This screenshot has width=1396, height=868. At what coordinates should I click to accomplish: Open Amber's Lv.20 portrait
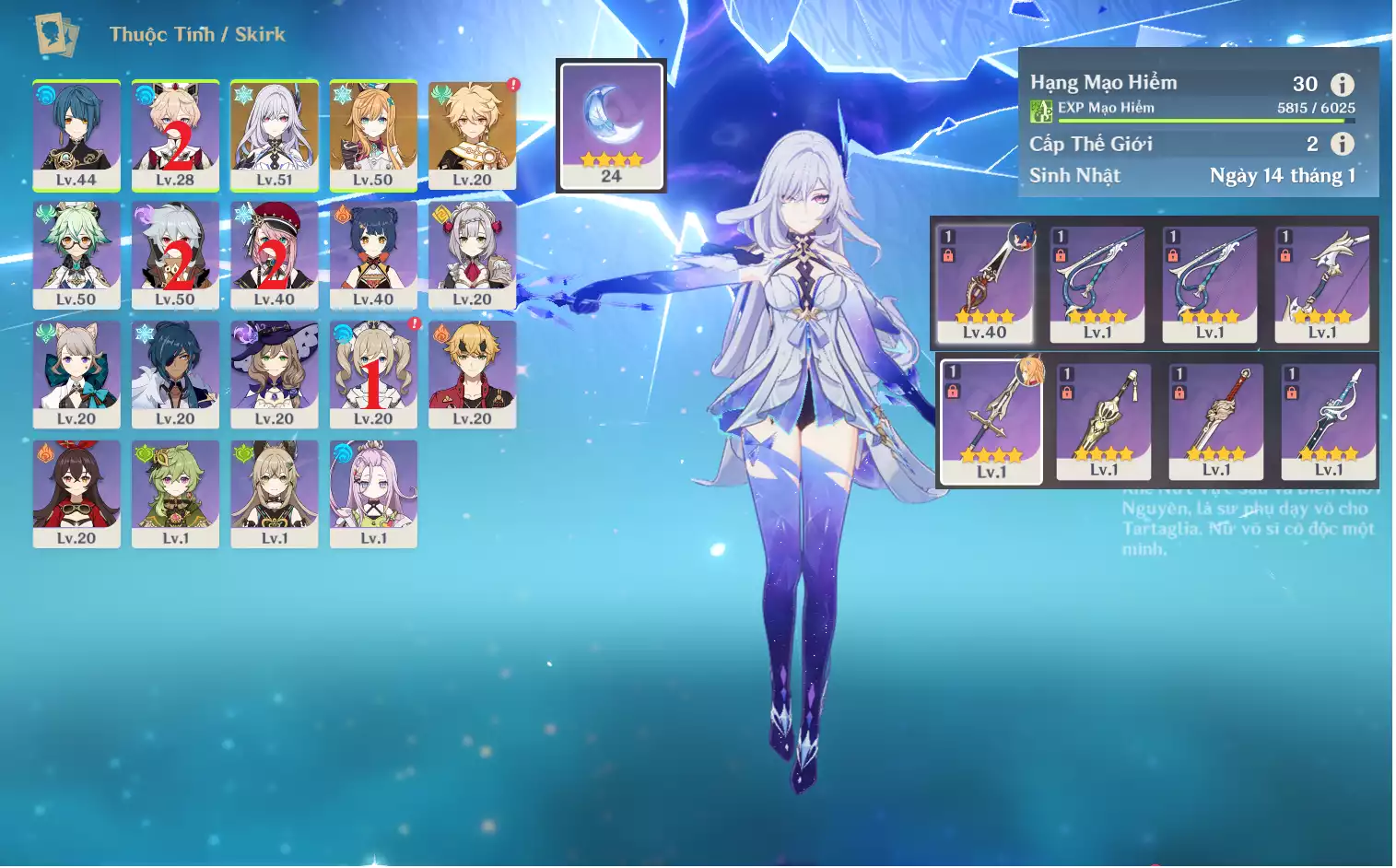76,494
